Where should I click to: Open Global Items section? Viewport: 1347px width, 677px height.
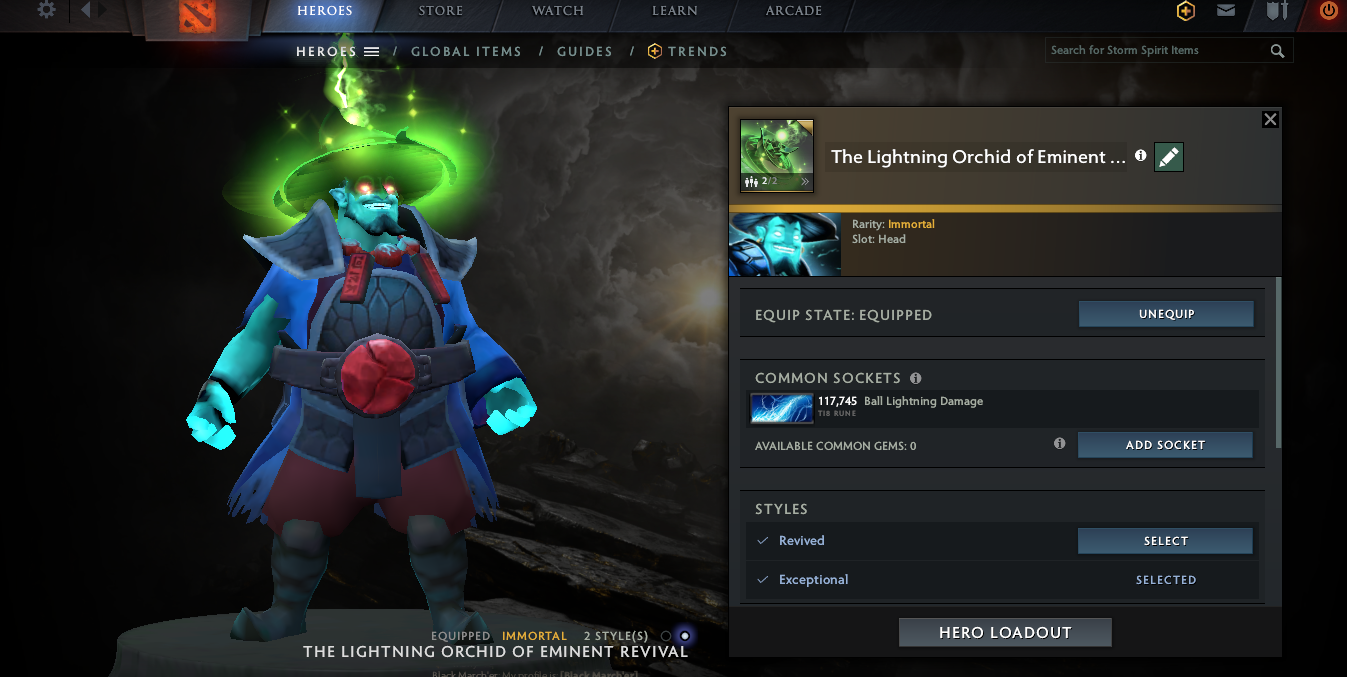(466, 52)
